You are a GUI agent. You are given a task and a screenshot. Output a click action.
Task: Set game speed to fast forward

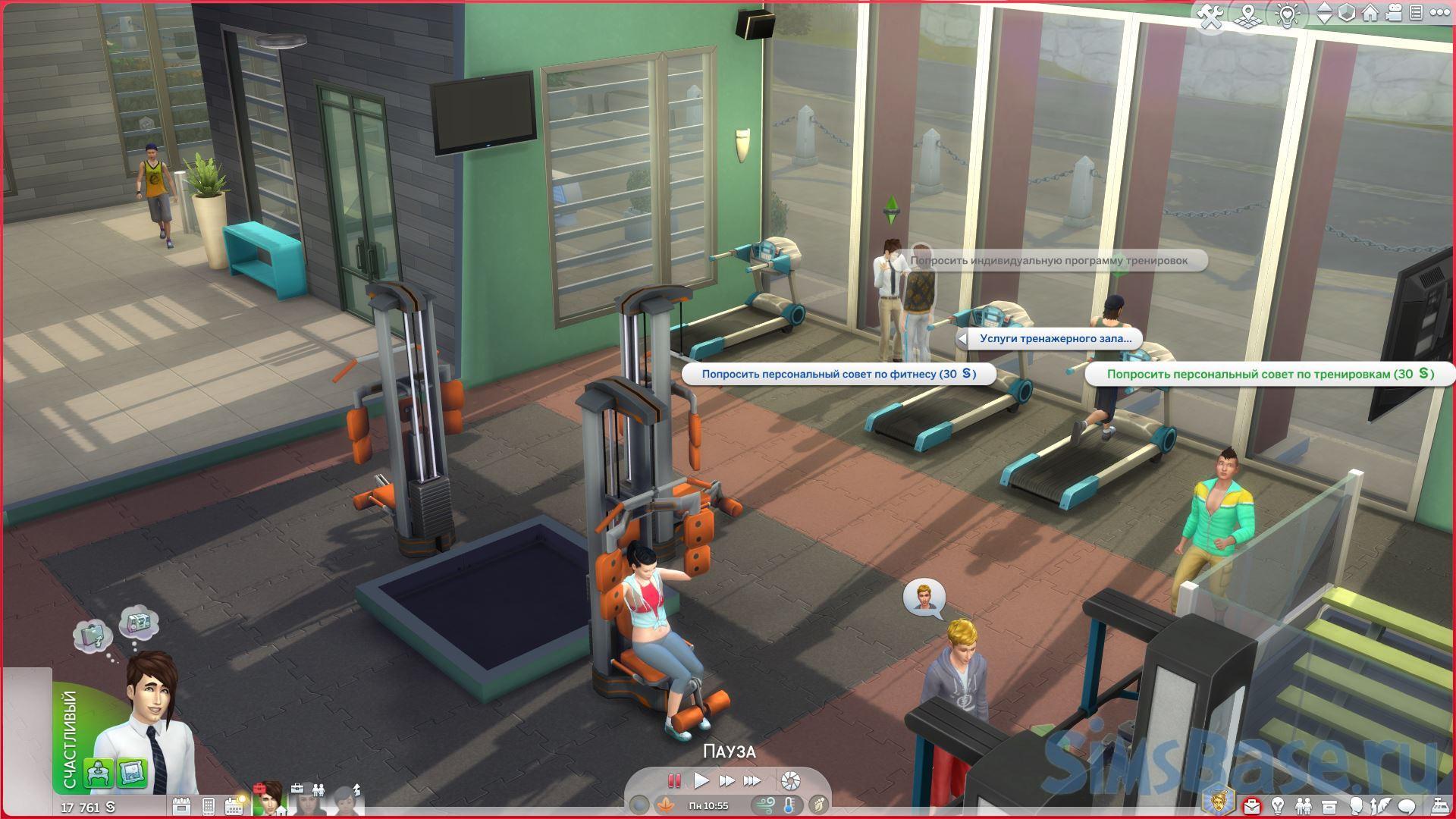pyautogui.click(x=726, y=780)
